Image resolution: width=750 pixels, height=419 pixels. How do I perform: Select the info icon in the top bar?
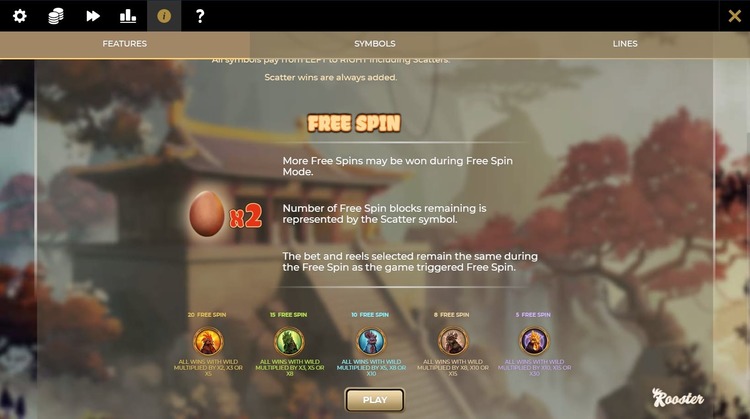coord(164,16)
